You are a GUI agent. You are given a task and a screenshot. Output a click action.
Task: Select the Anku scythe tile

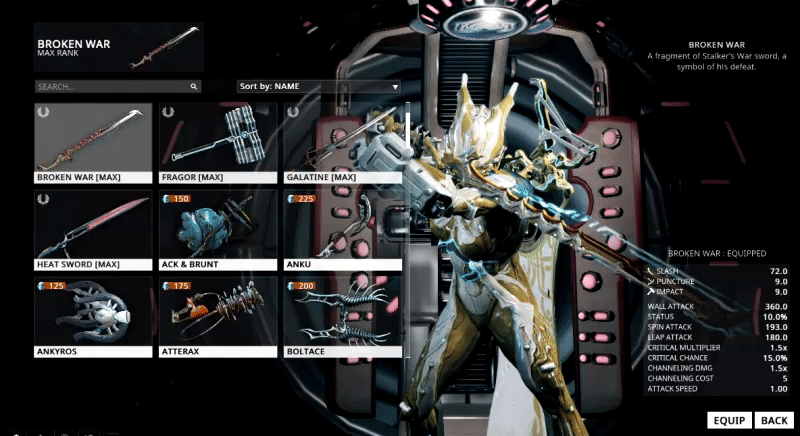tap(342, 230)
